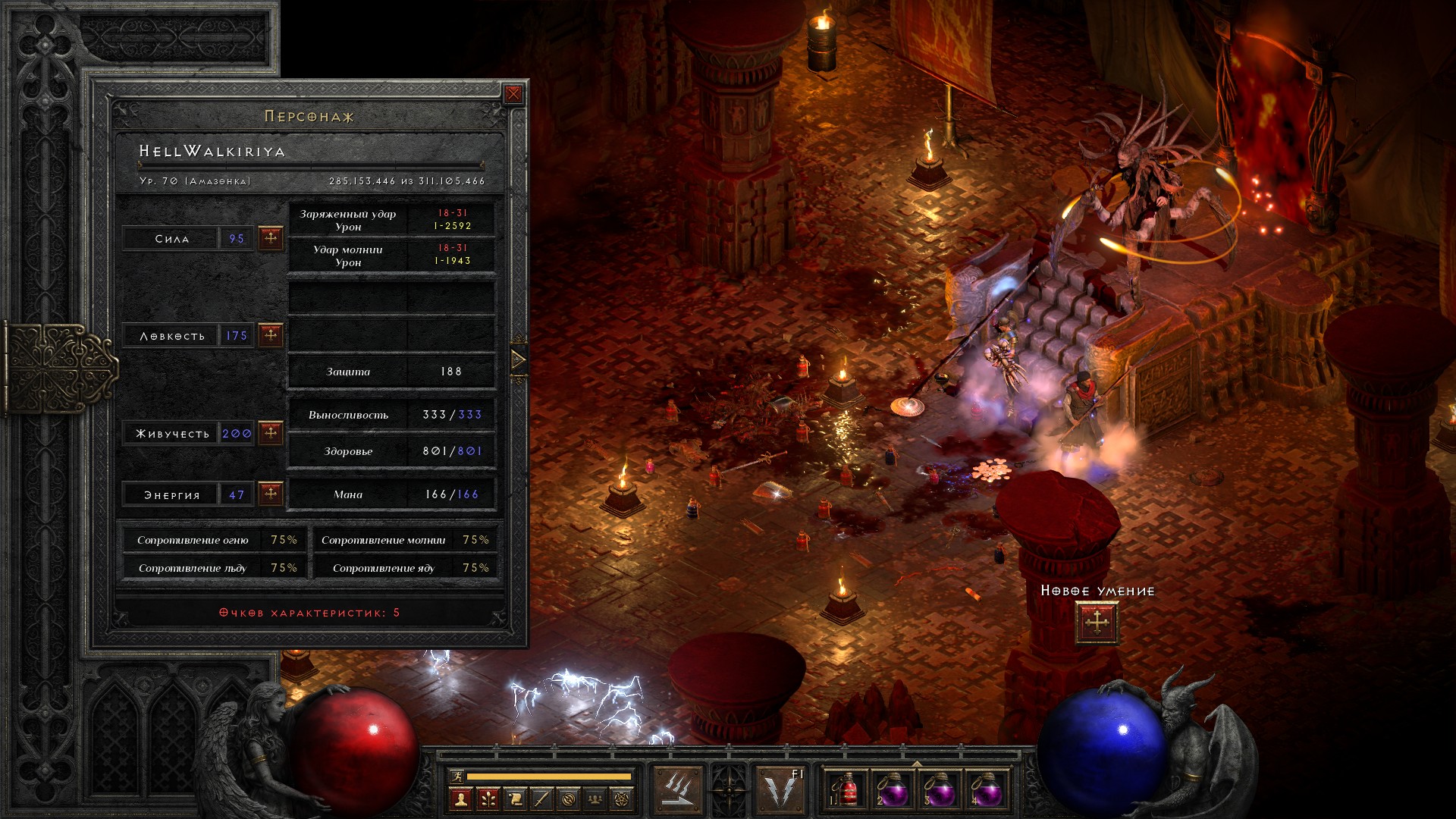This screenshot has width=1456, height=819.
Task: Open the character sheet icon in the mini menu
Action: pyautogui.click(x=460, y=799)
